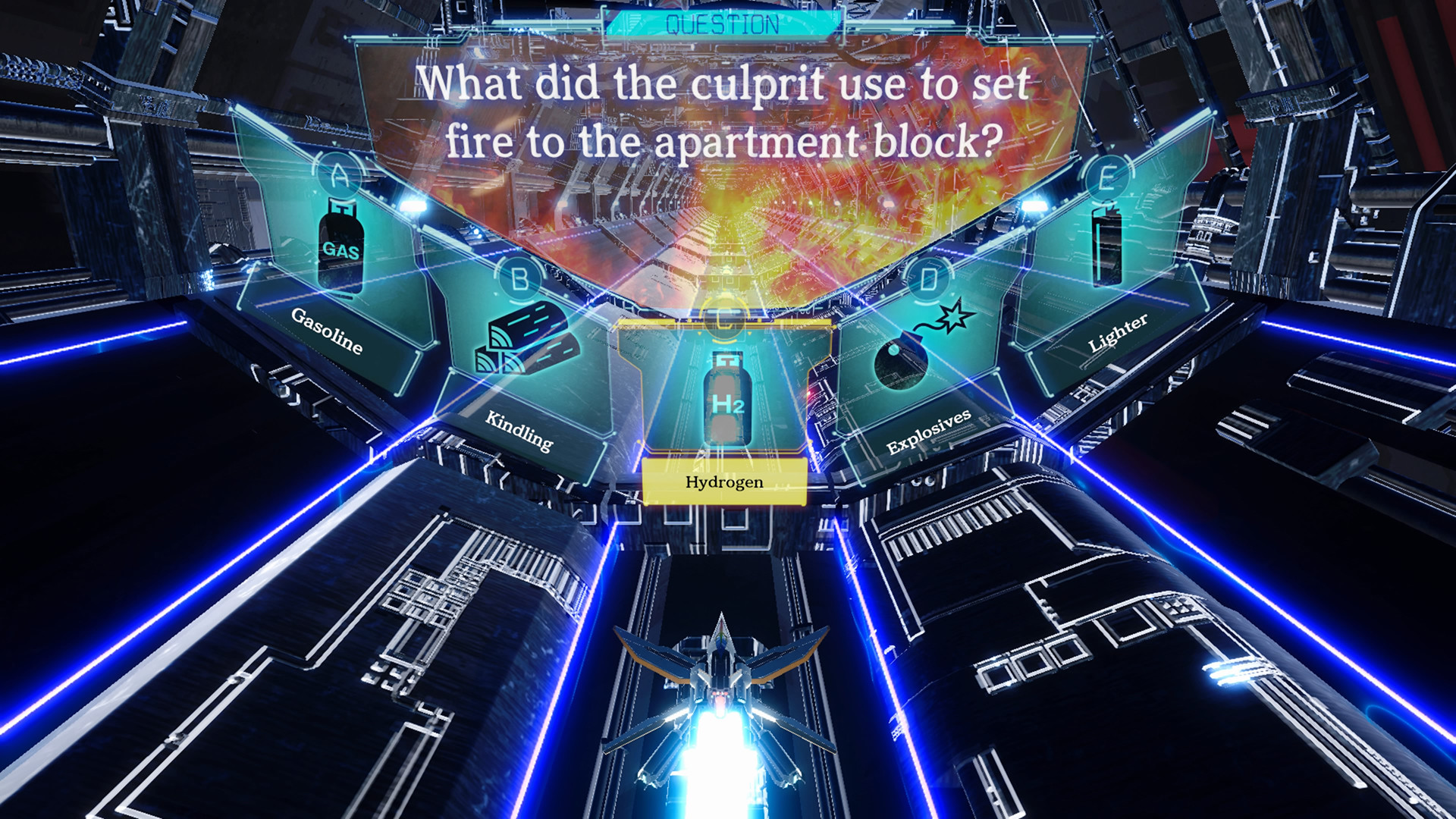Click the wooden logs icon for Kindling
The image size is (1456, 819).
pyautogui.click(x=524, y=344)
